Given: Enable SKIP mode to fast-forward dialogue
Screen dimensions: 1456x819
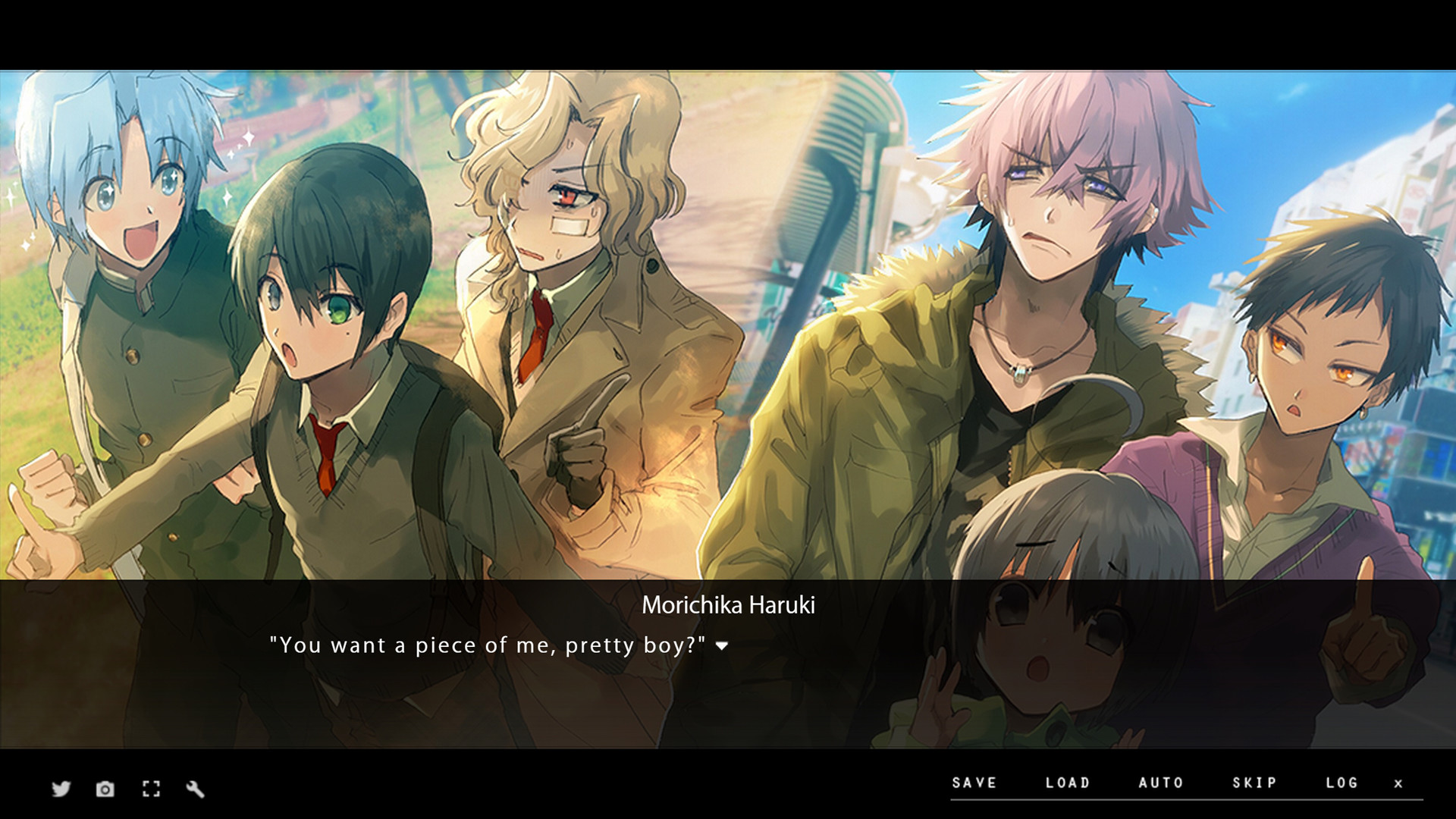Looking at the screenshot, I should point(1254,783).
